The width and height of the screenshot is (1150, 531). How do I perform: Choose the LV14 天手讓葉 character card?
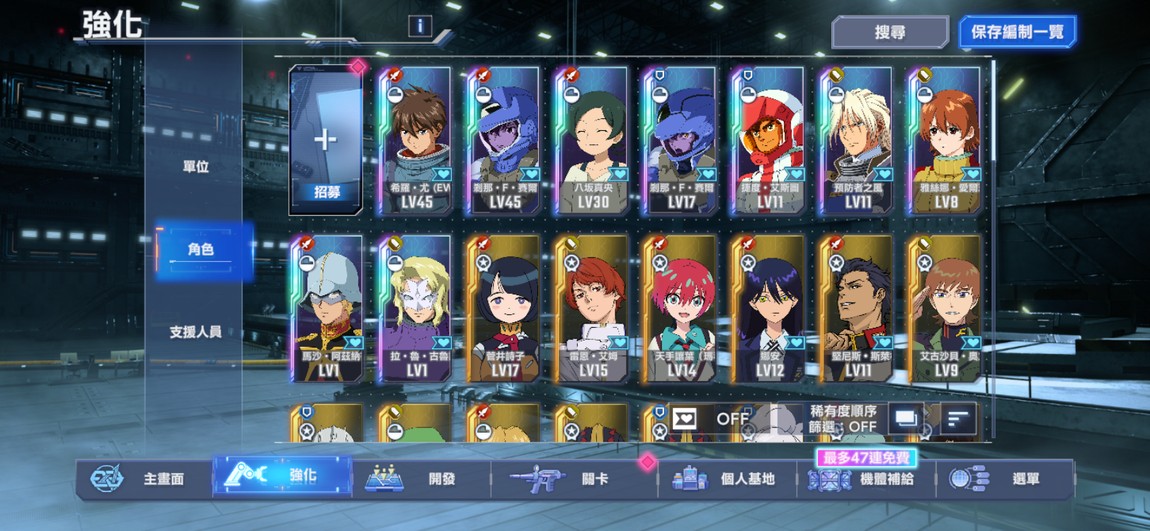[x=681, y=308]
